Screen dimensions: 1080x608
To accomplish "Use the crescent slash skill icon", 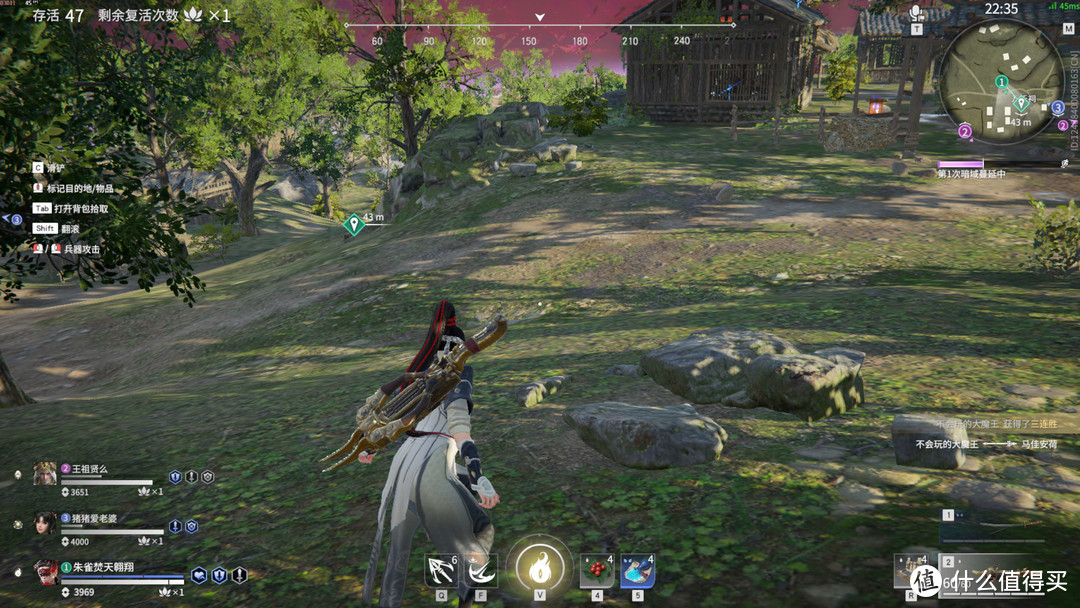I will (481, 570).
